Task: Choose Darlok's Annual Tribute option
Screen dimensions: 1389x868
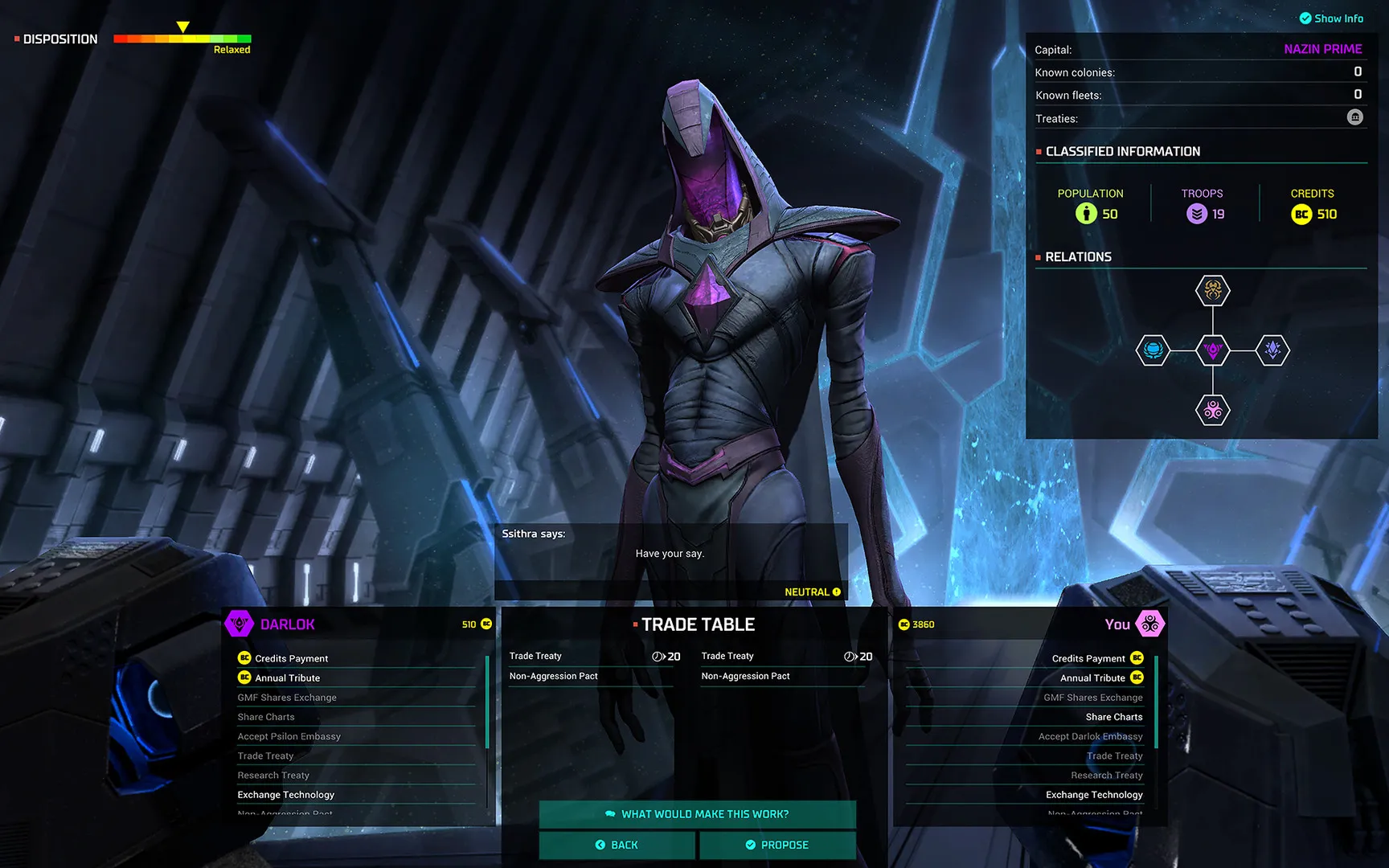Action: 287,678
